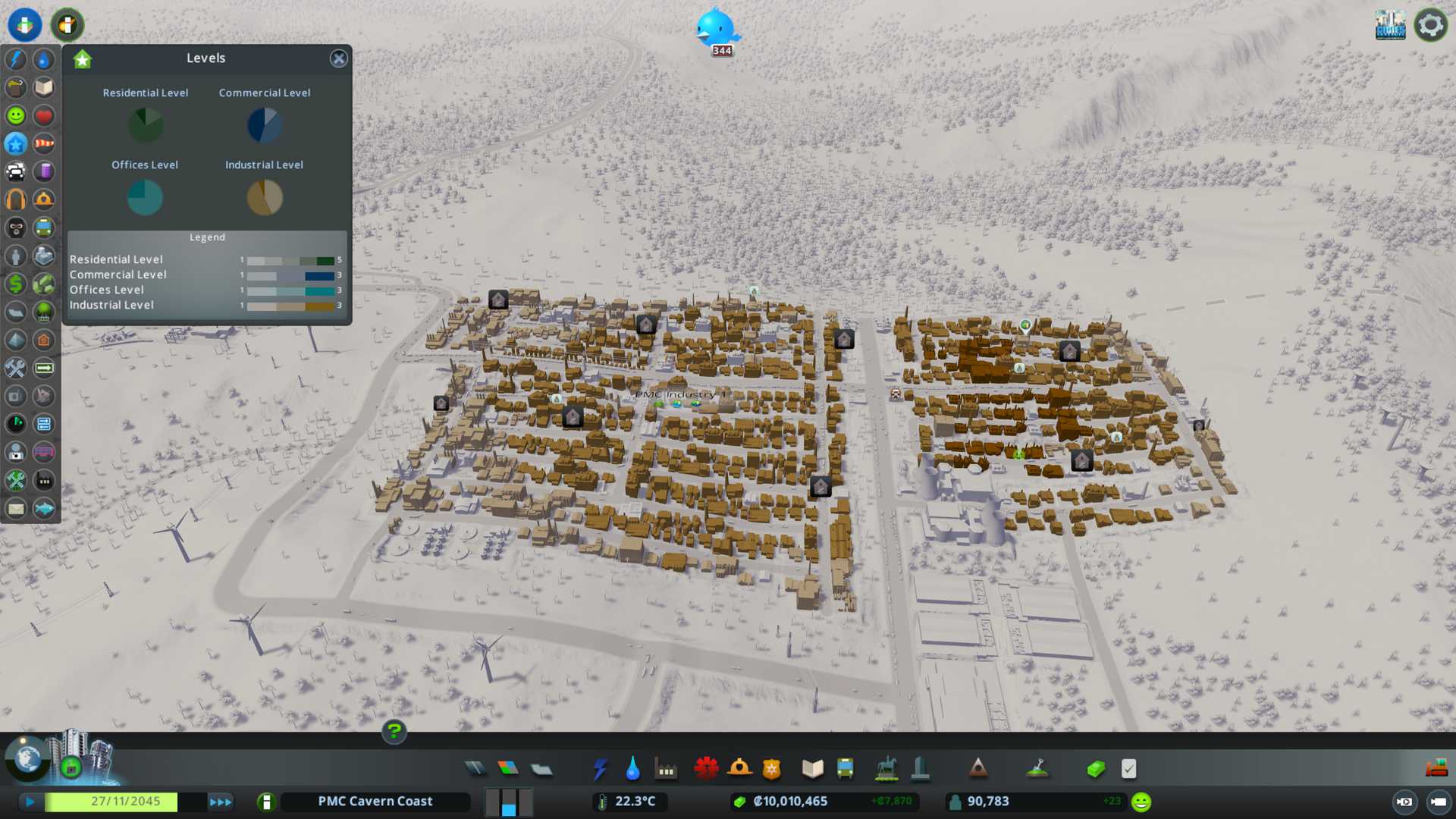This screenshot has height=819, width=1456.
Task: Open the Roads build menu
Action: [x=475, y=769]
